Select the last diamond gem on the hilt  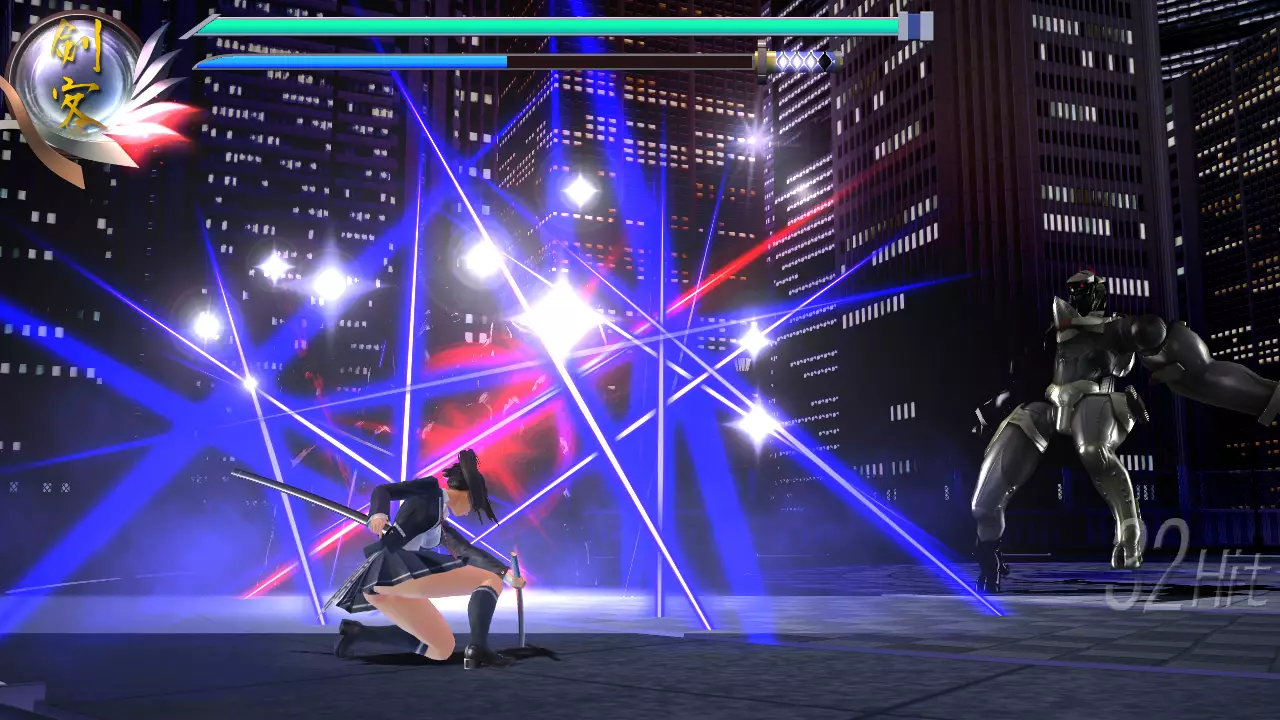click(825, 60)
